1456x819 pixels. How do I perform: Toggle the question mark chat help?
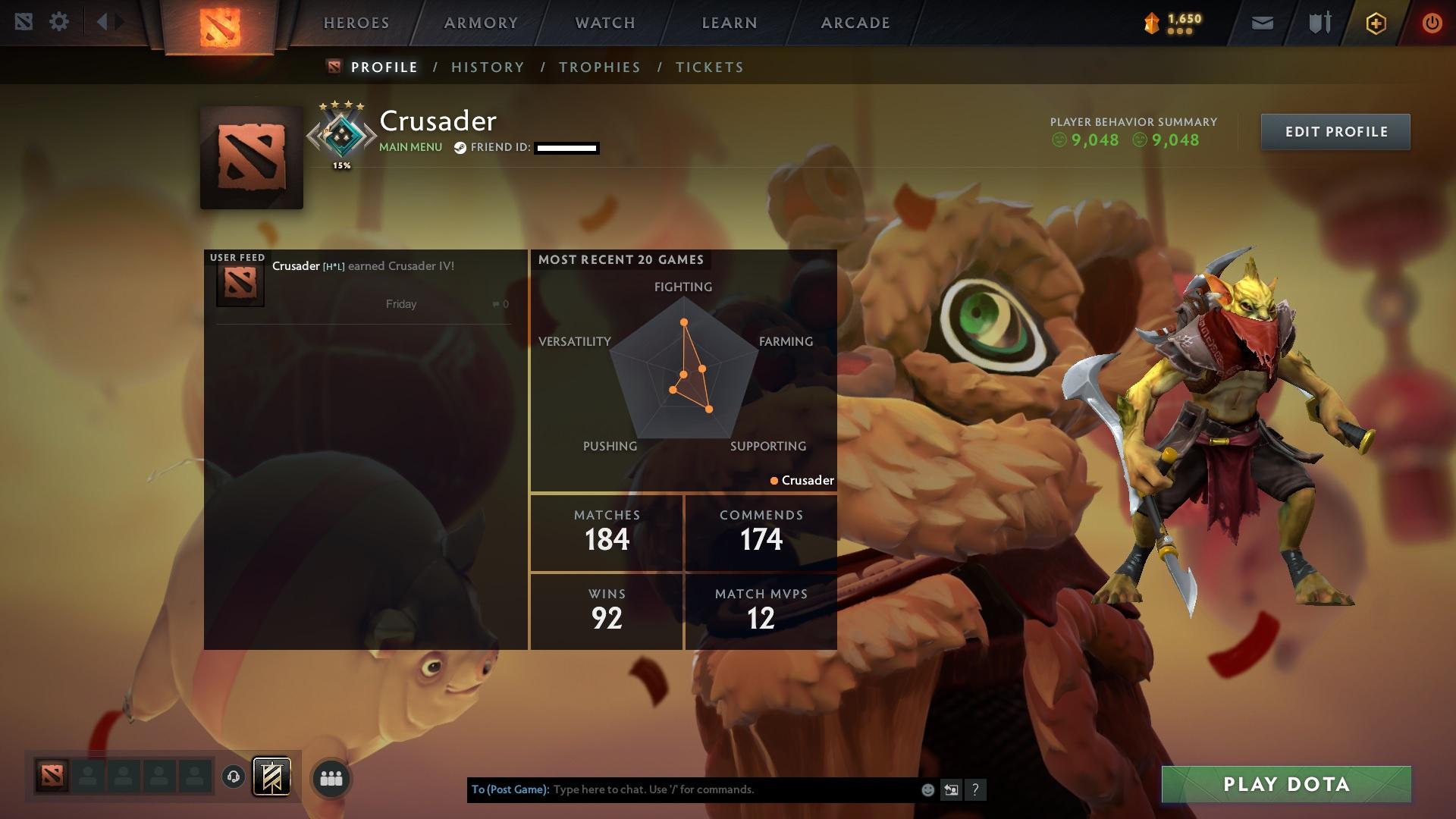[975, 789]
